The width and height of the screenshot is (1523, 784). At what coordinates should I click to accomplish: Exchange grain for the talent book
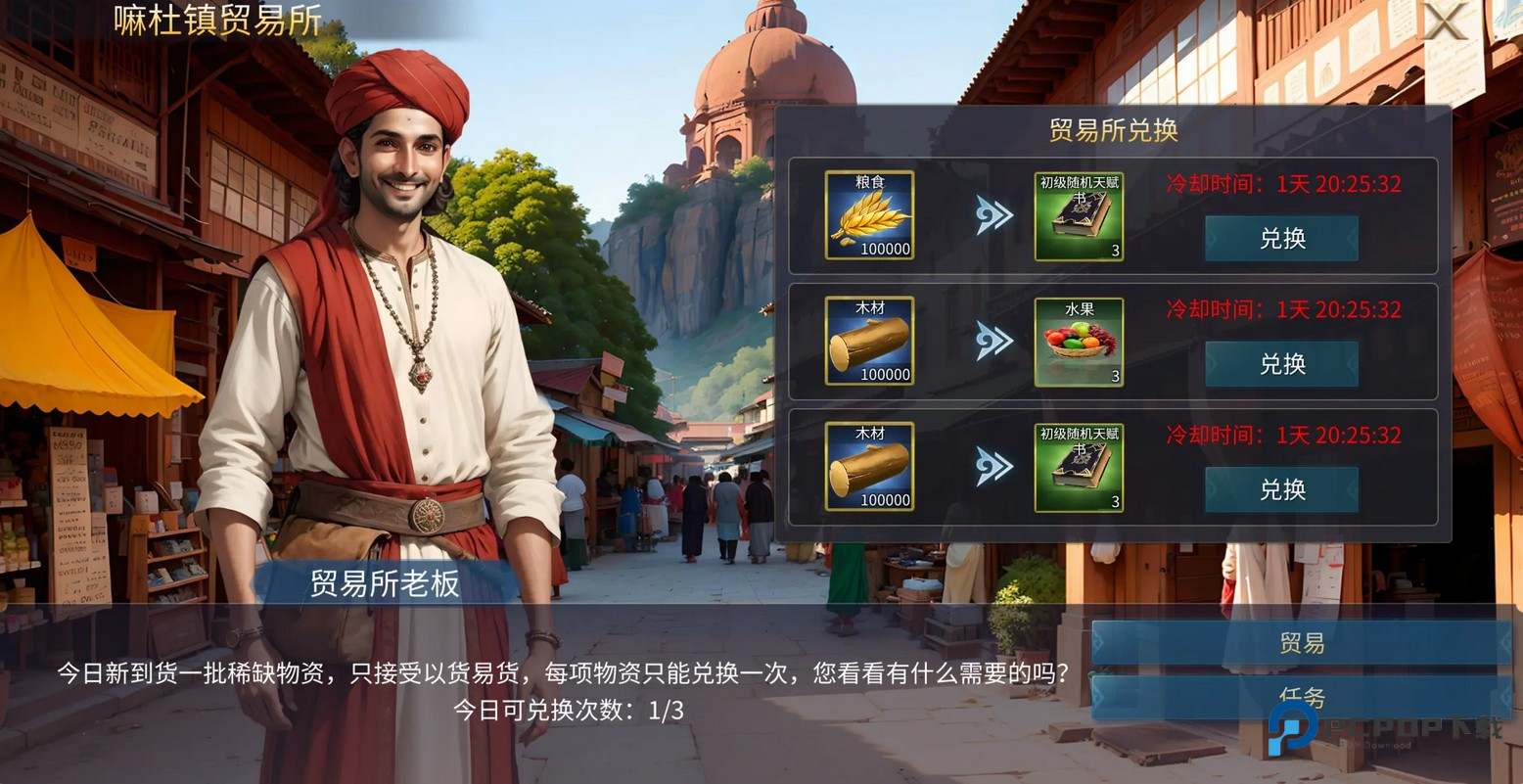1281,239
